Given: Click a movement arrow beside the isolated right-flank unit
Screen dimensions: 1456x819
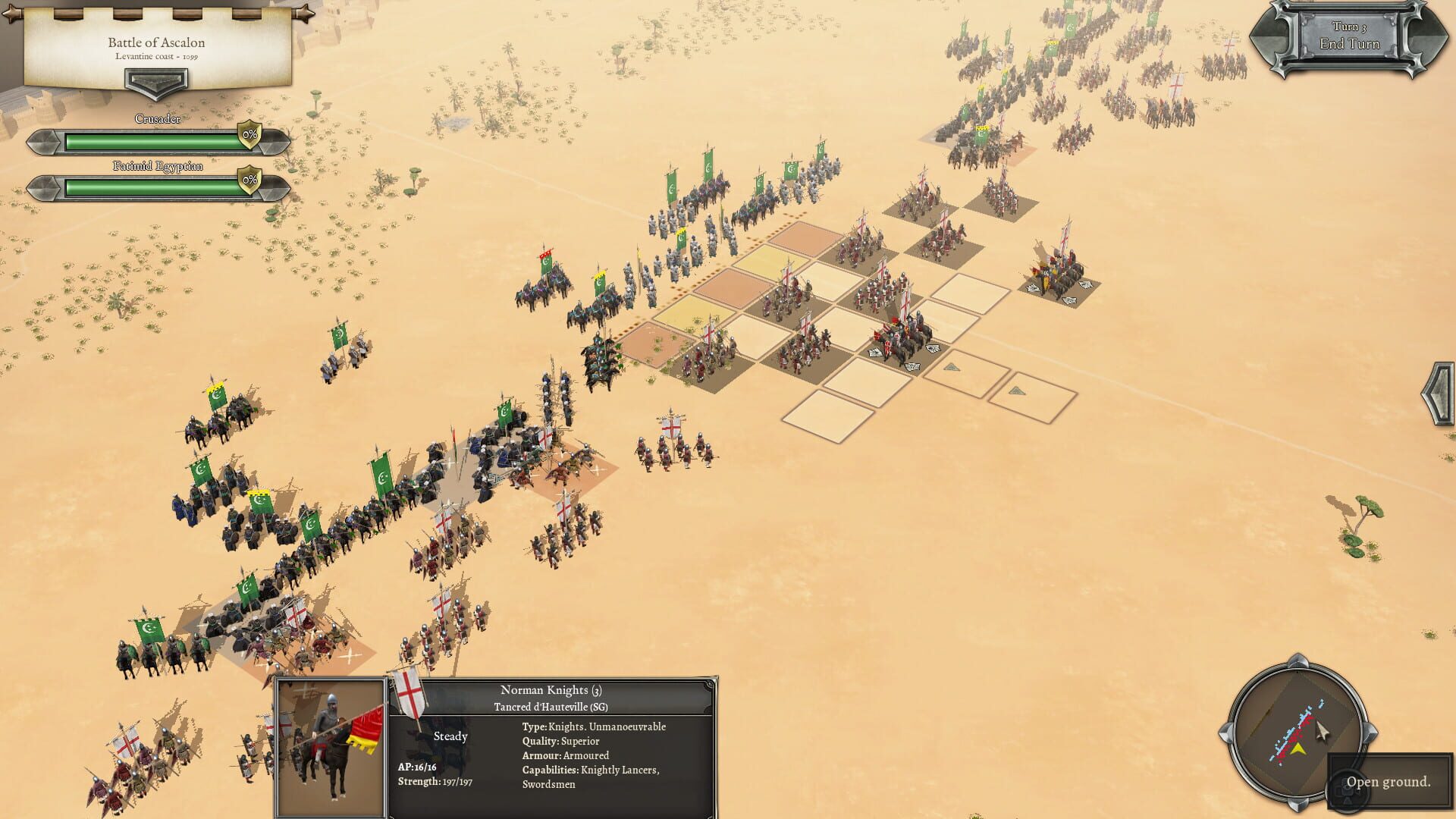Looking at the screenshot, I should [1086, 284].
